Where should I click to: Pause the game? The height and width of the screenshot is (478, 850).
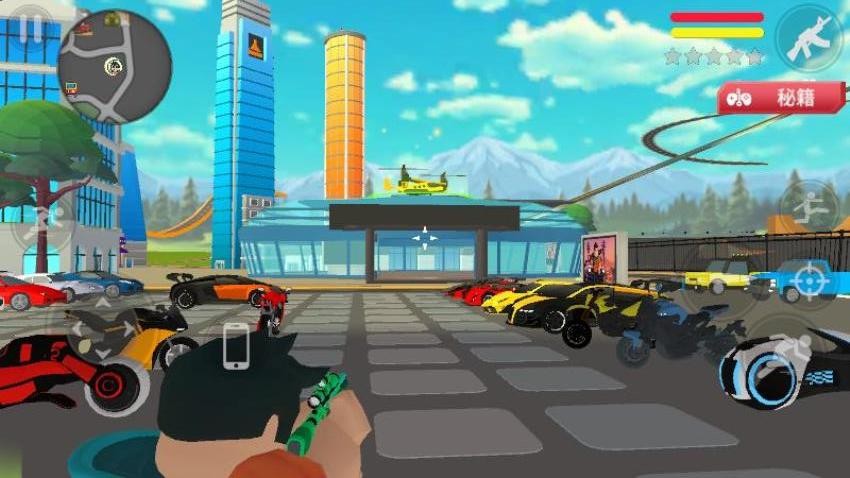click(31, 29)
